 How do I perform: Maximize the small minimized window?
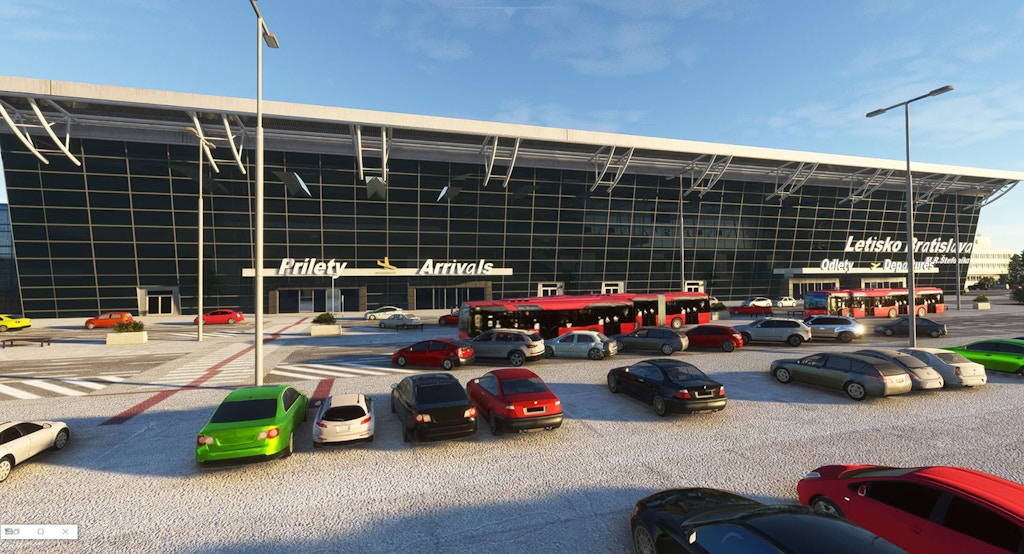click(x=41, y=532)
